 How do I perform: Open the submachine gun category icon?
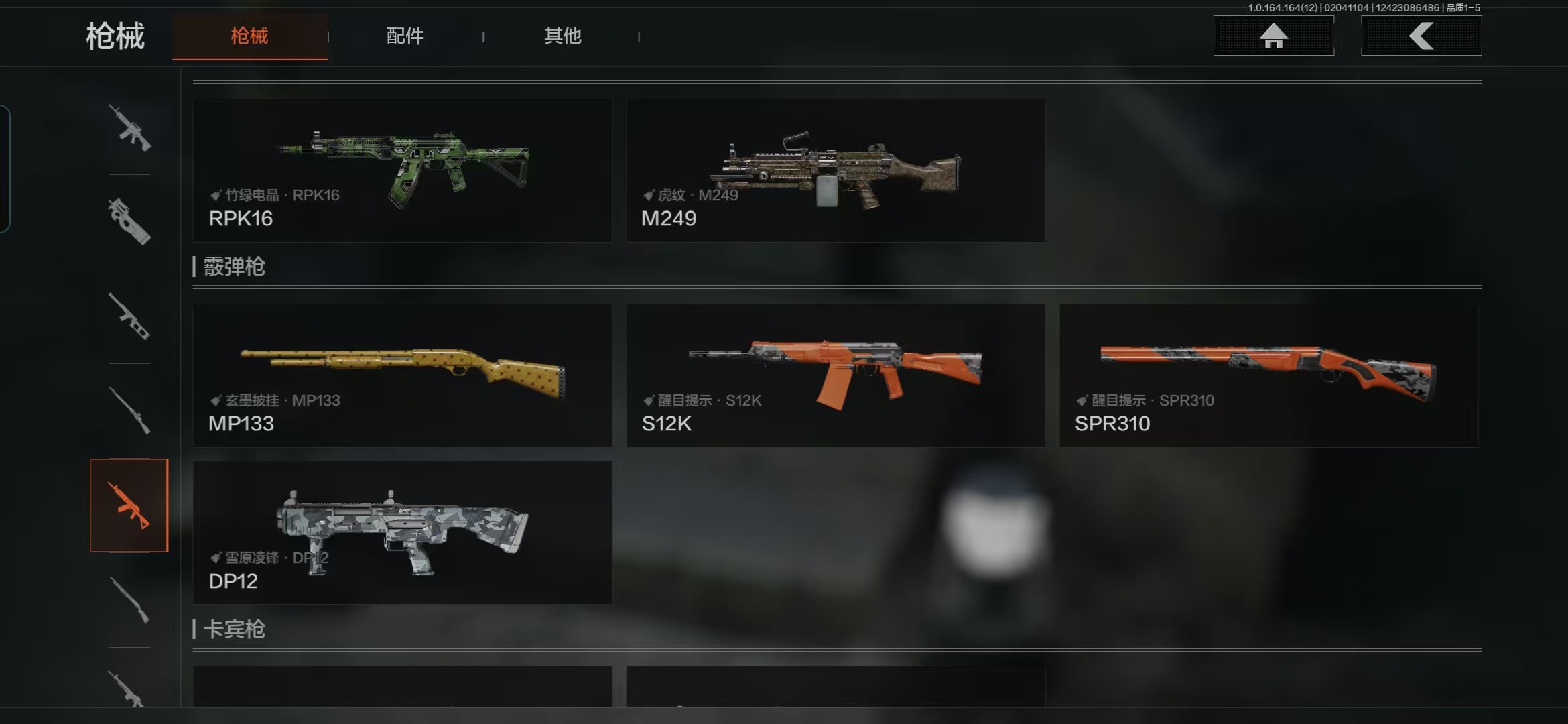[129, 222]
